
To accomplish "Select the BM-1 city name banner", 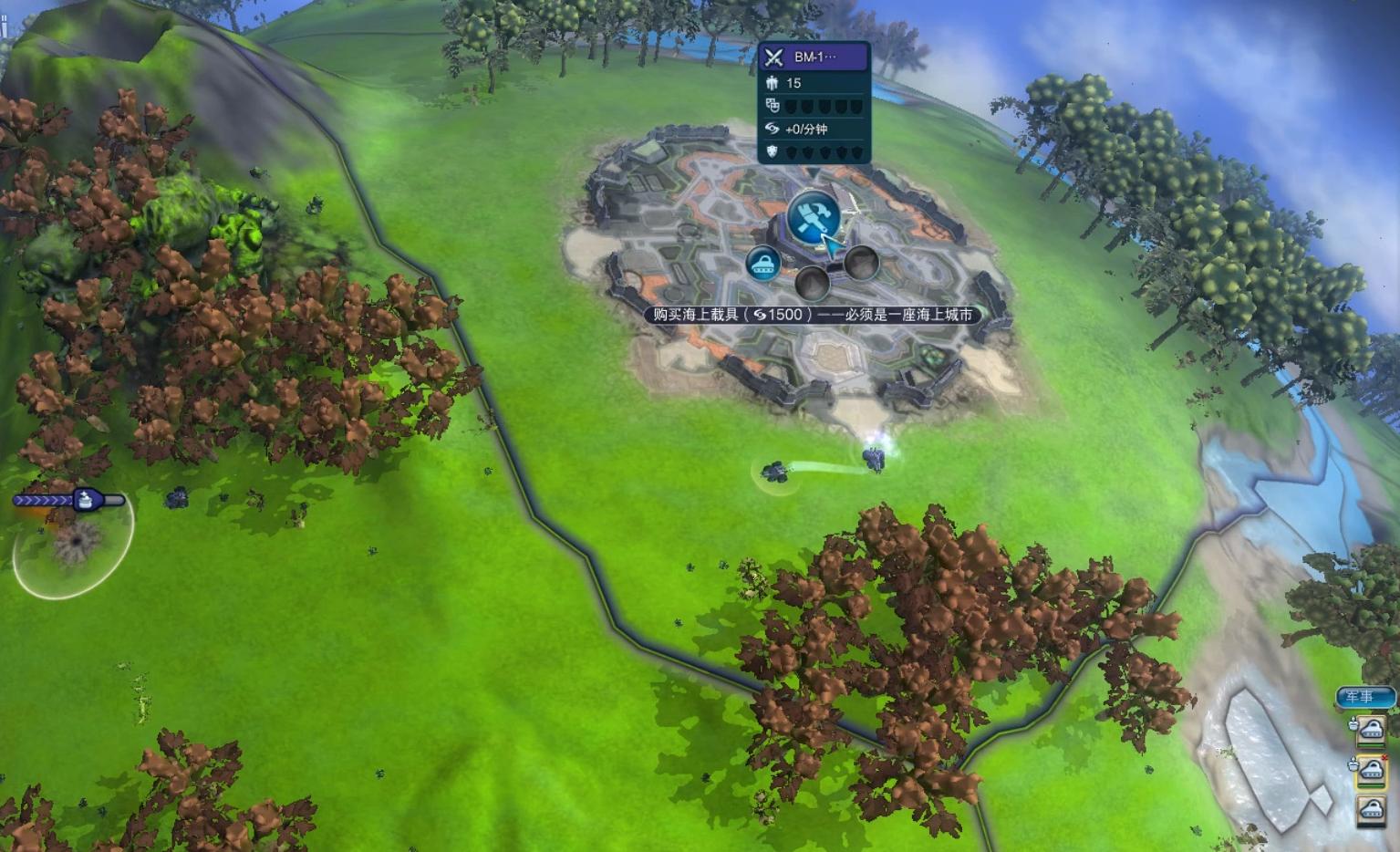I will click(x=814, y=57).
